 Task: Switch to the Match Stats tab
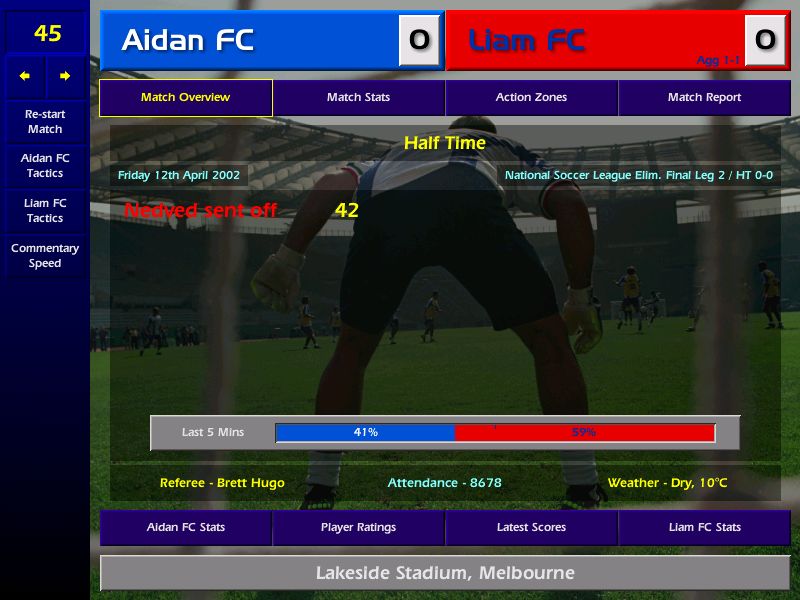358,97
